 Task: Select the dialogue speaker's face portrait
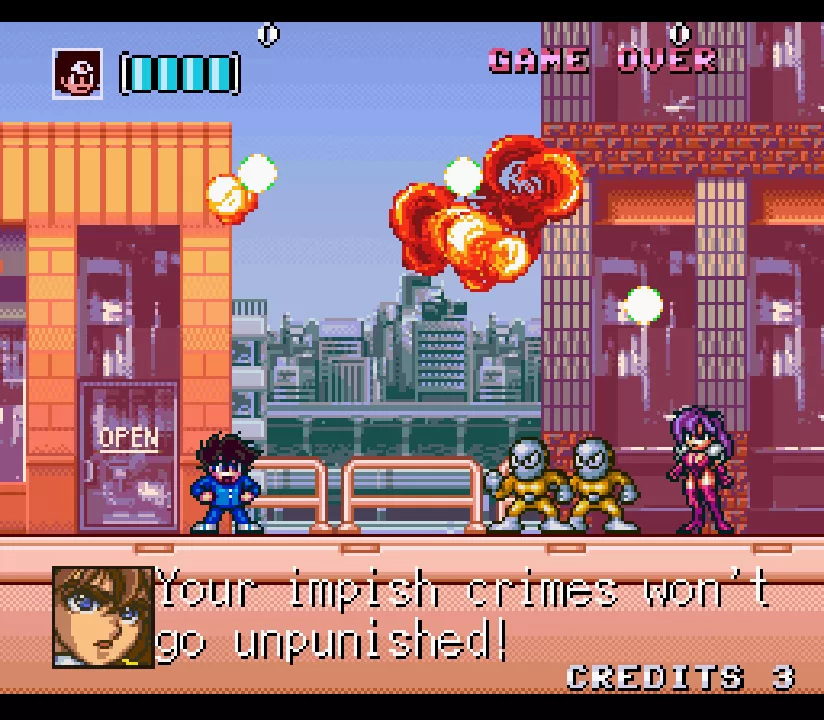pos(103,617)
